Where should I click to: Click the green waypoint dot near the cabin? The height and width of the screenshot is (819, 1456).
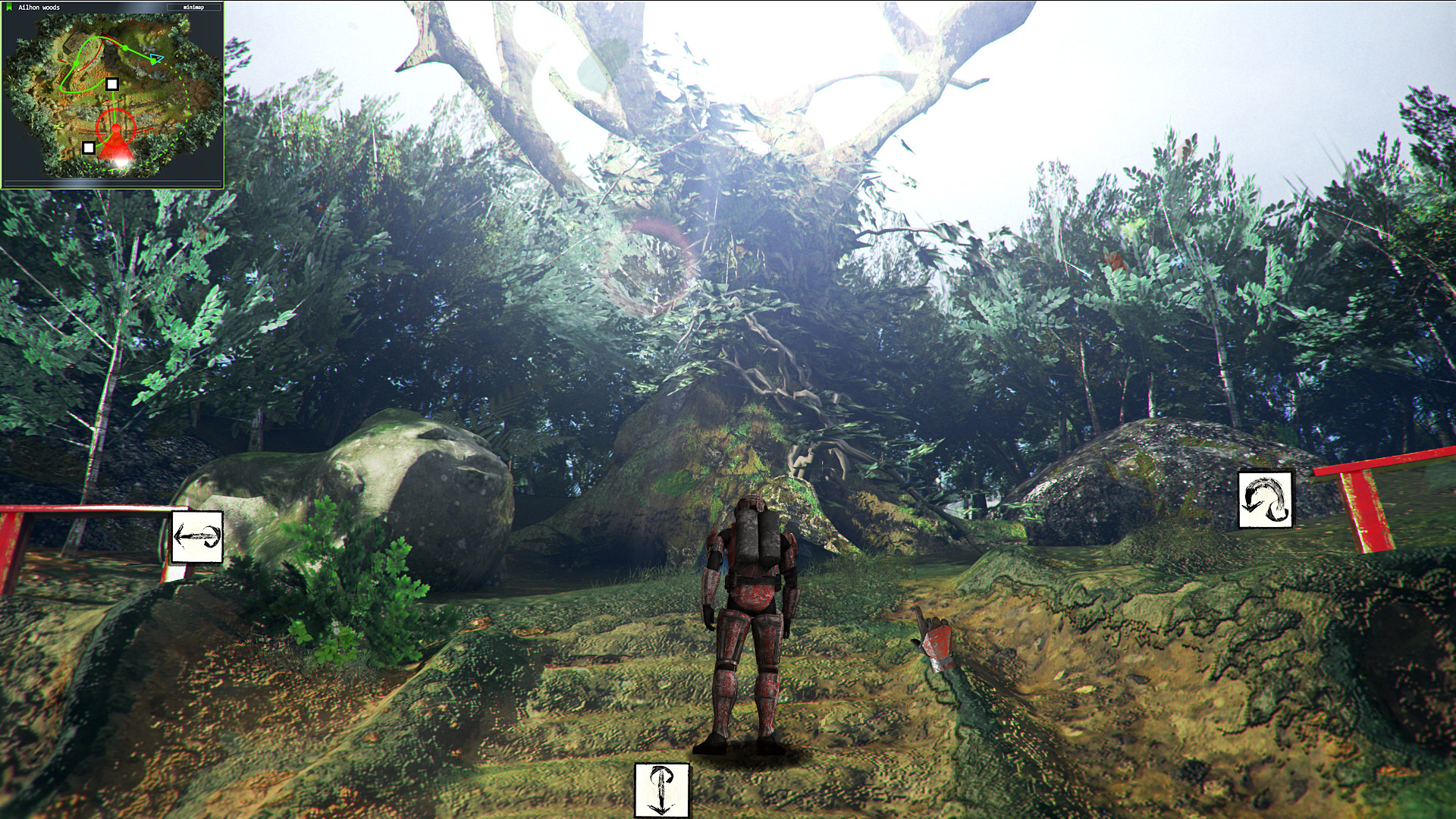coord(77,63)
